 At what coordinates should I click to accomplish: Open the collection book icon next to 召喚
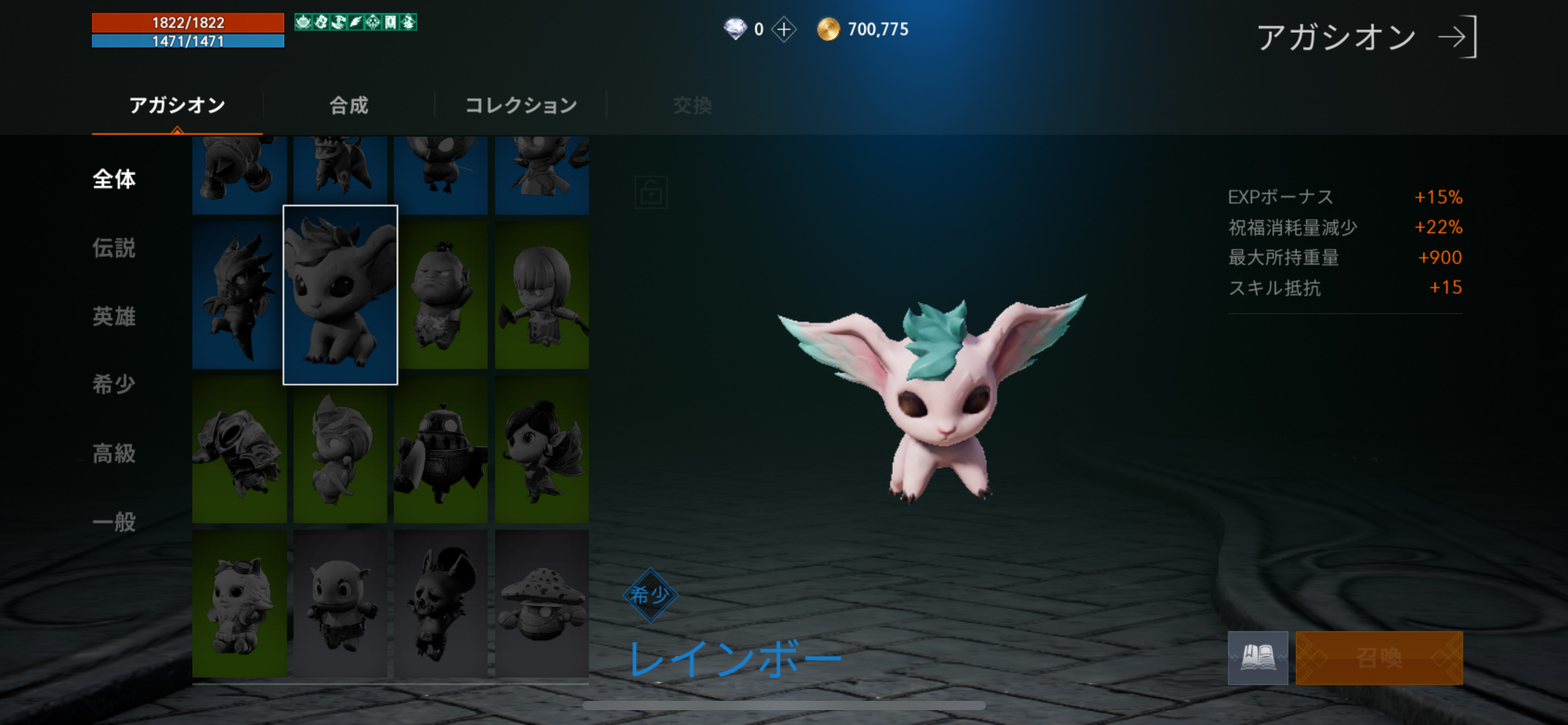point(1258,658)
